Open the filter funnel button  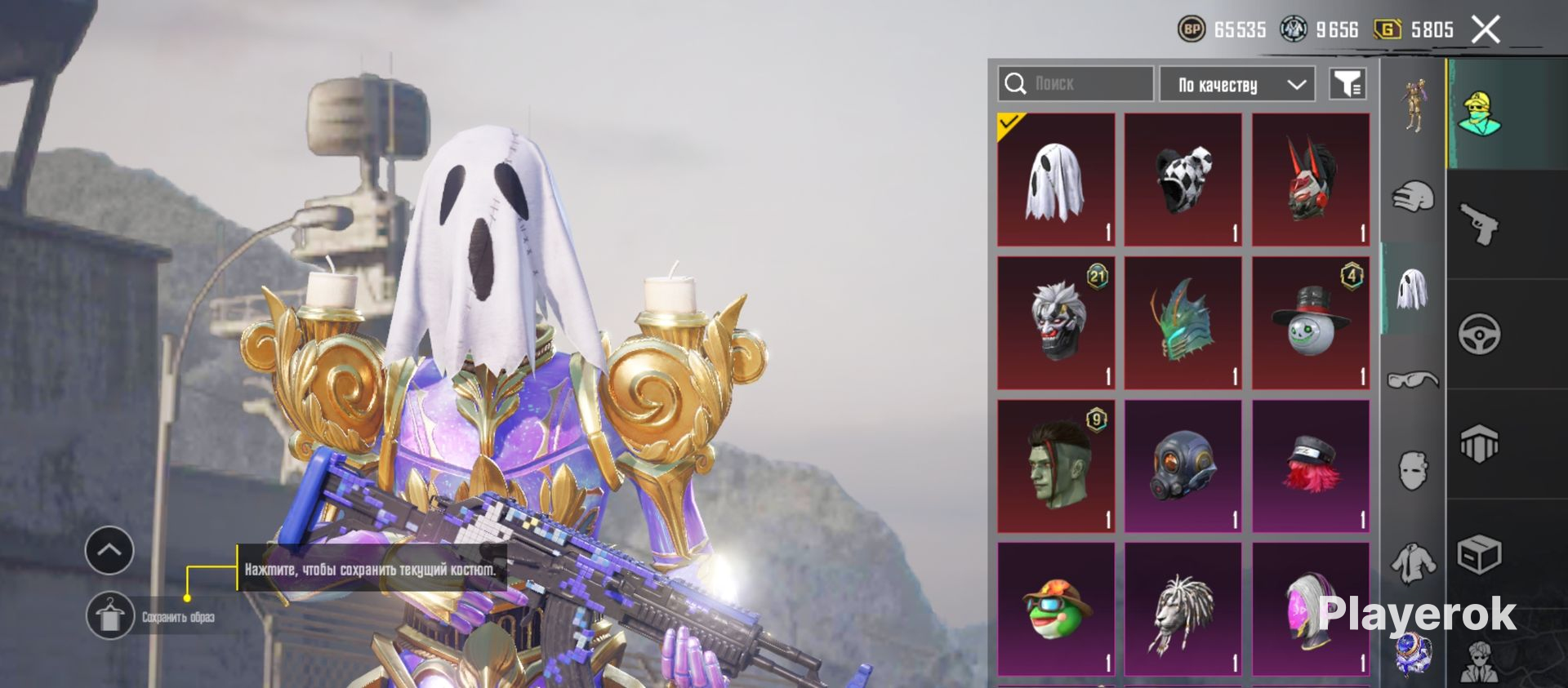1347,83
